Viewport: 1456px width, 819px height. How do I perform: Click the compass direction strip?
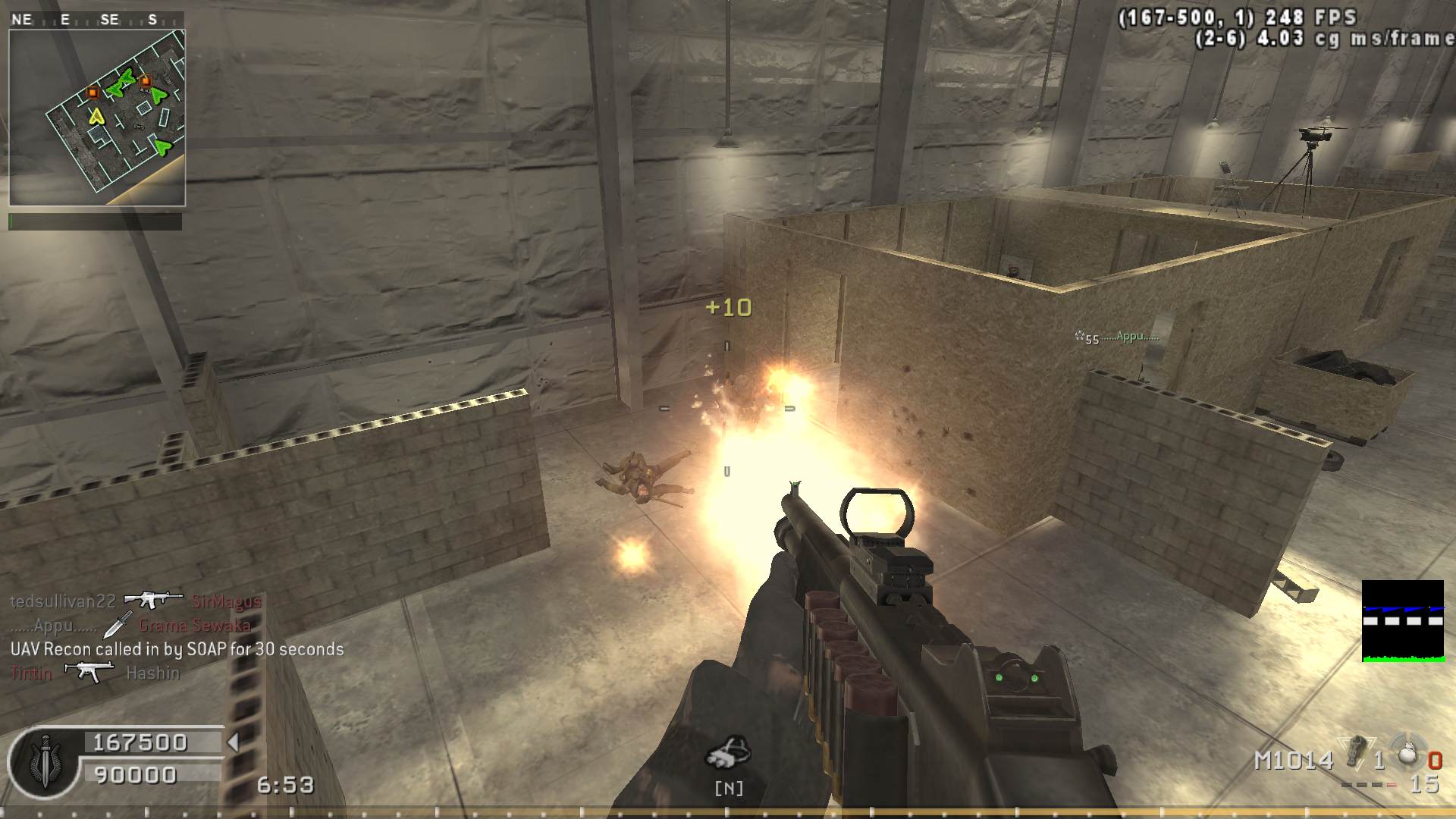click(x=97, y=20)
